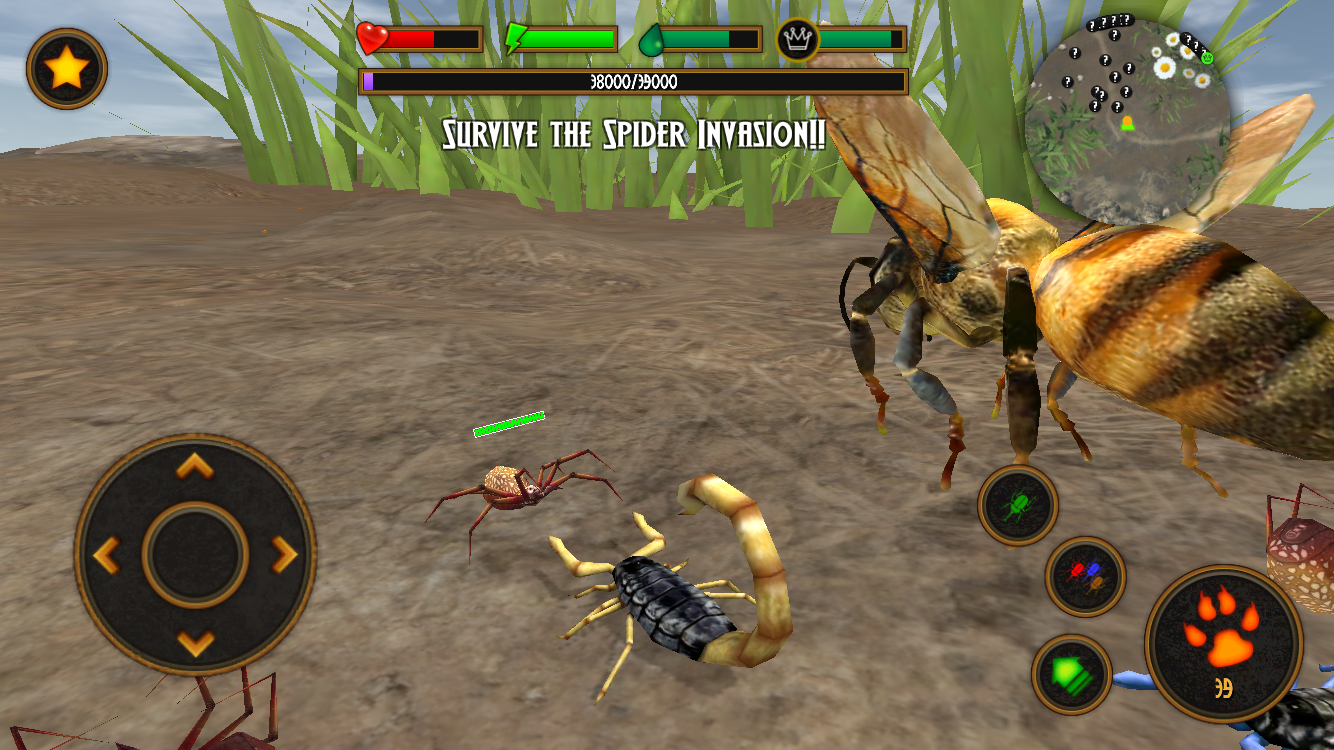
Task: Tap the water droplet thirst icon
Action: pyautogui.click(x=652, y=38)
